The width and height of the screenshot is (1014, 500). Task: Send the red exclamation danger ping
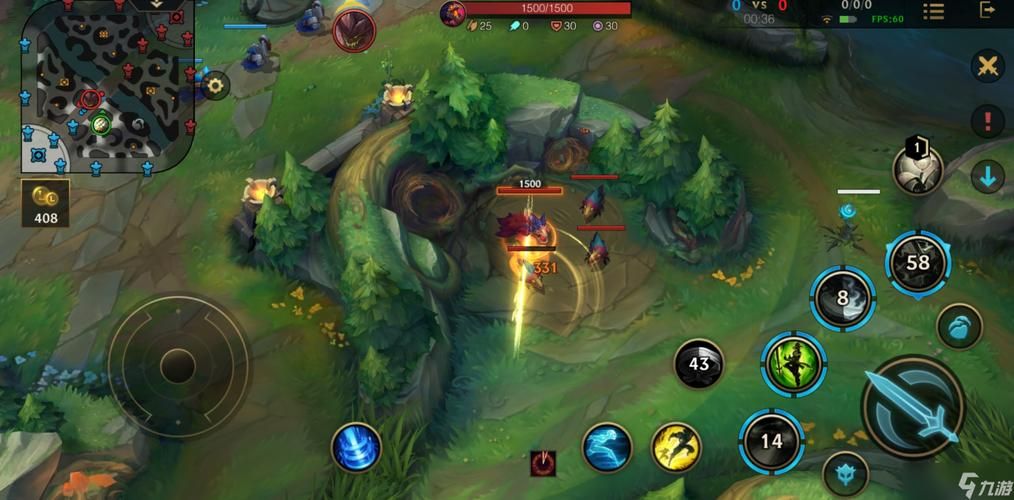[x=988, y=122]
